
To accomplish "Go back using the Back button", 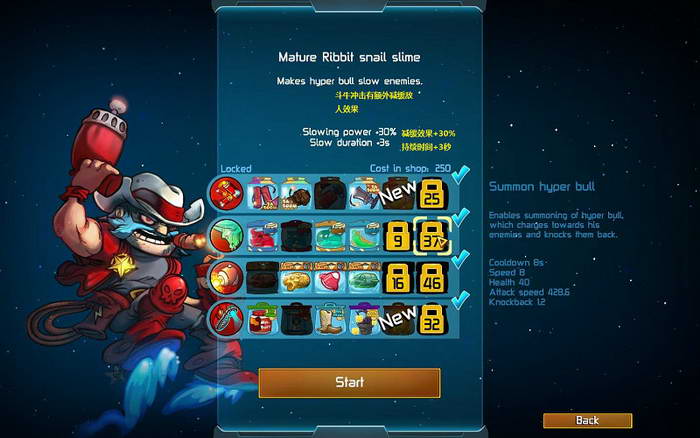I will tap(587, 420).
